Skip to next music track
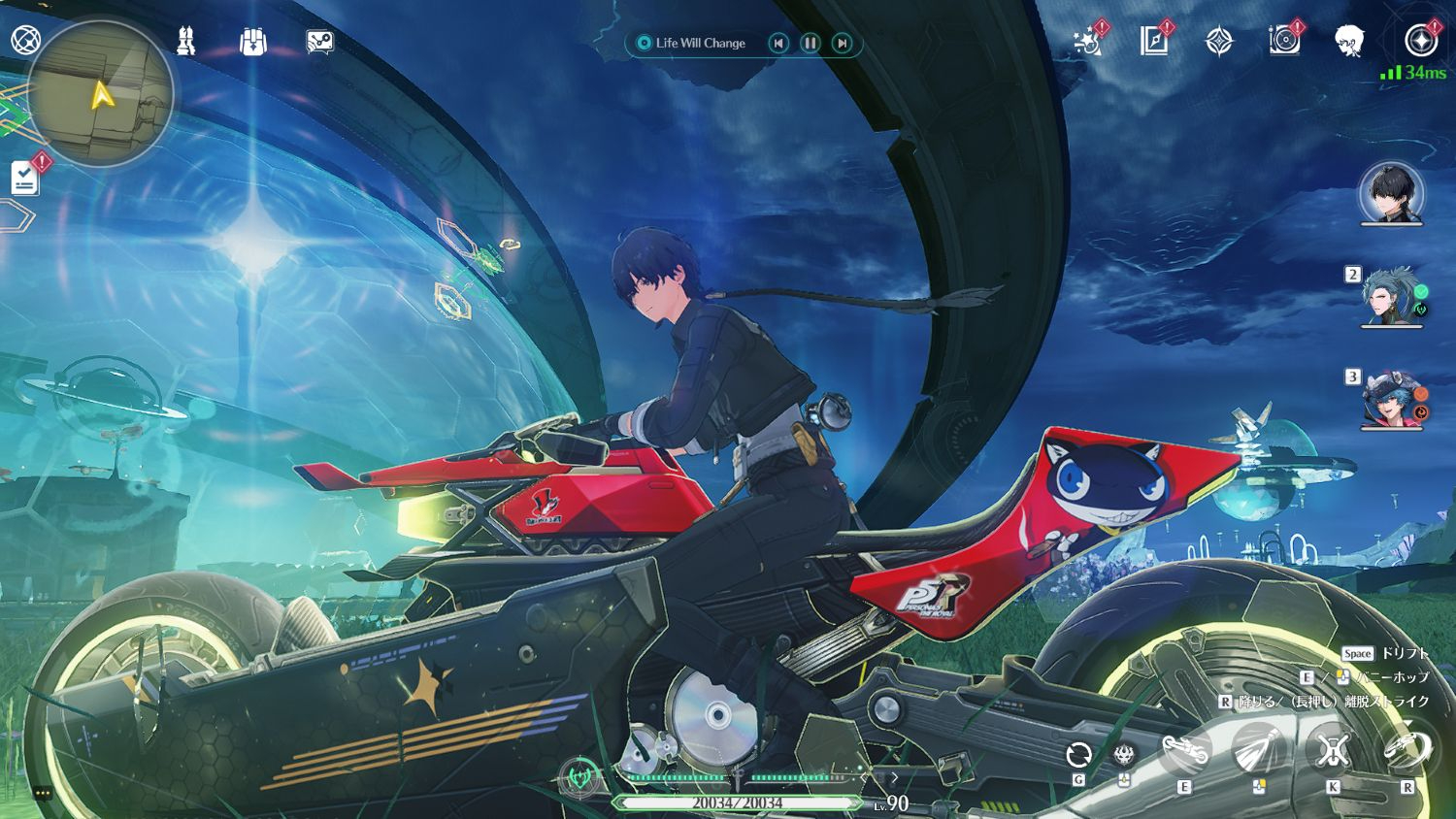1456x819 pixels. tap(843, 43)
